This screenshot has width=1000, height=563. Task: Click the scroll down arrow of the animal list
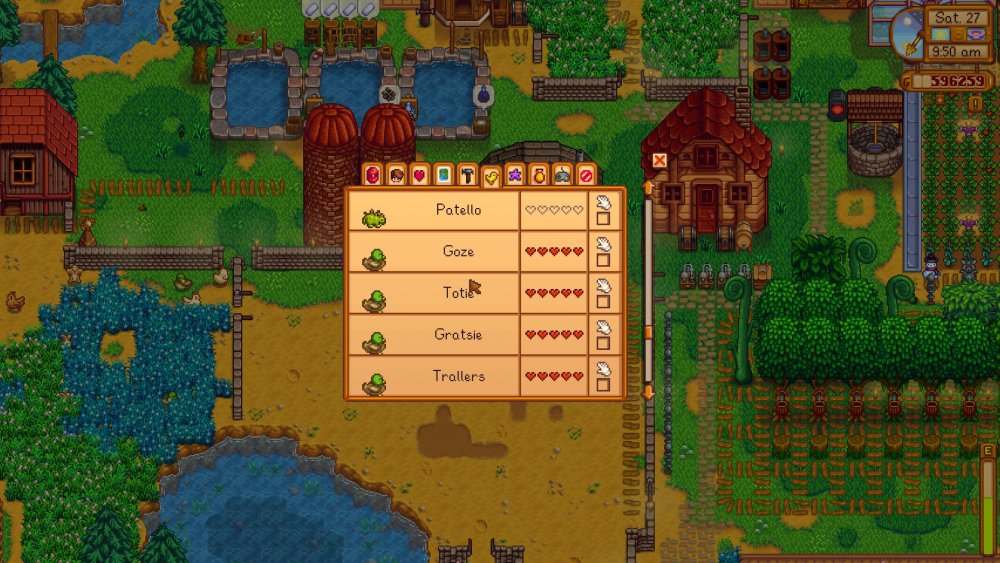648,393
